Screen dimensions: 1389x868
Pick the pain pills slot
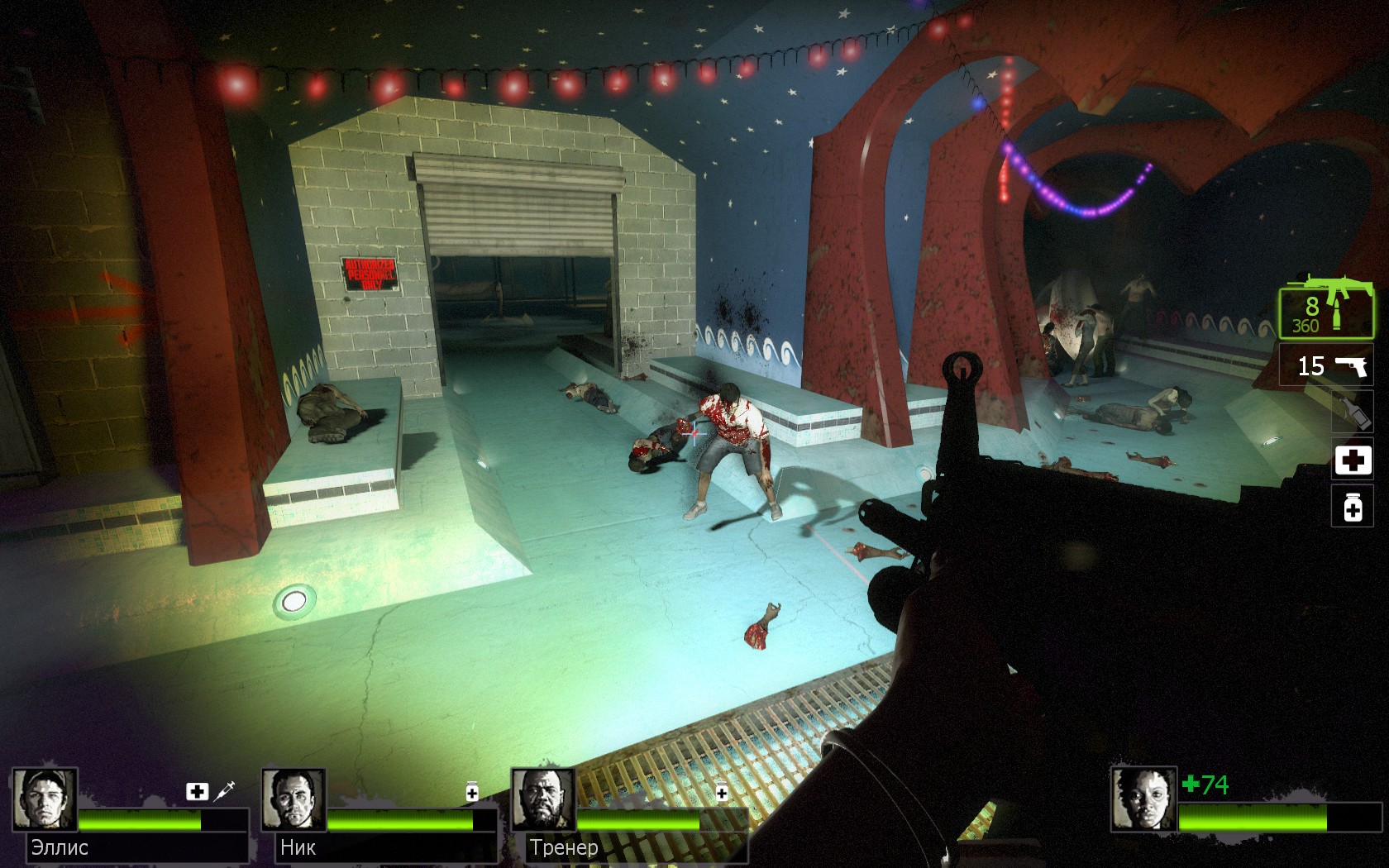coord(1353,506)
